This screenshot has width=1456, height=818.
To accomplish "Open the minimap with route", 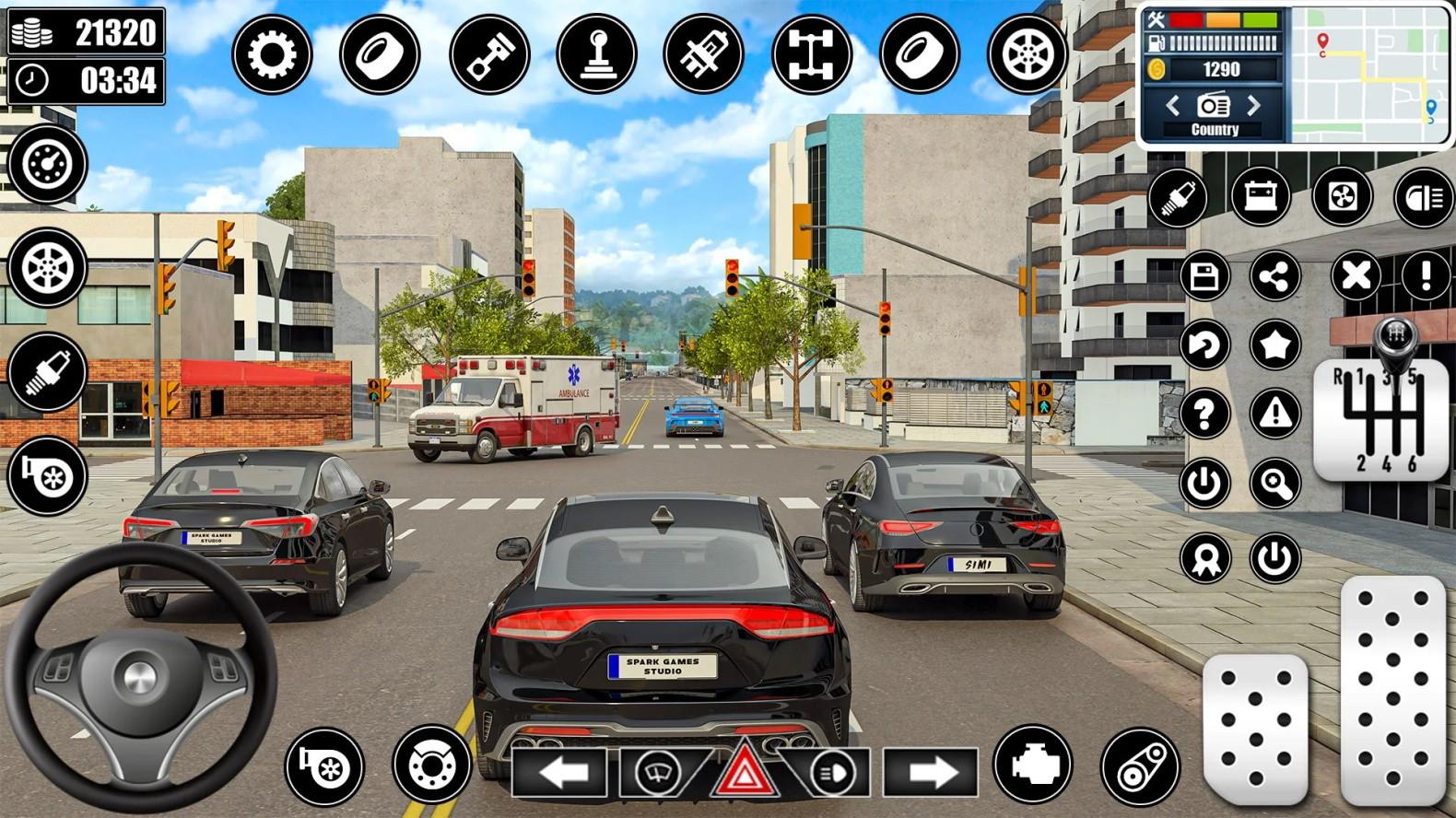I will pyautogui.click(x=1371, y=74).
